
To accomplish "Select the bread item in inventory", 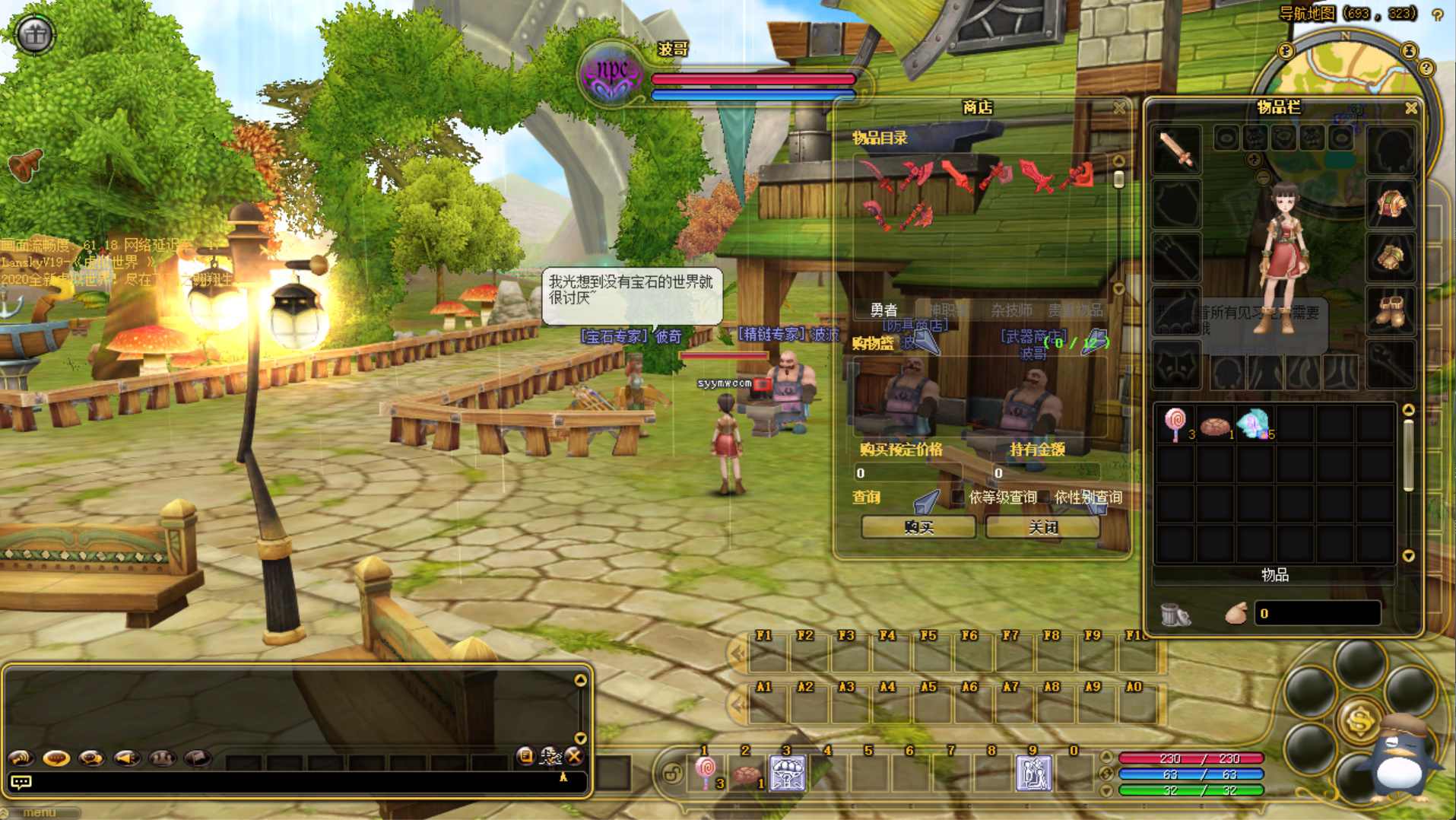I will point(1215,424).
